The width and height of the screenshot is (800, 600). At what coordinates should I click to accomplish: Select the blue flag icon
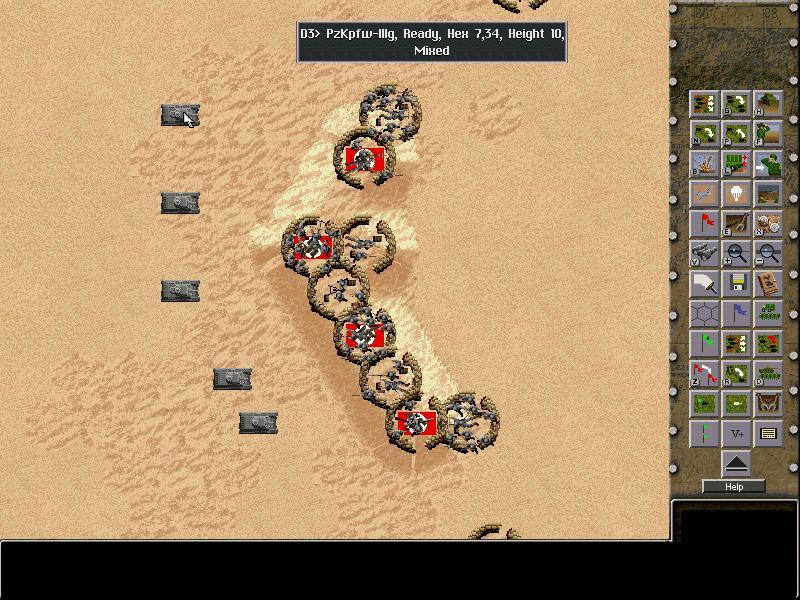(x=736, y=314)
